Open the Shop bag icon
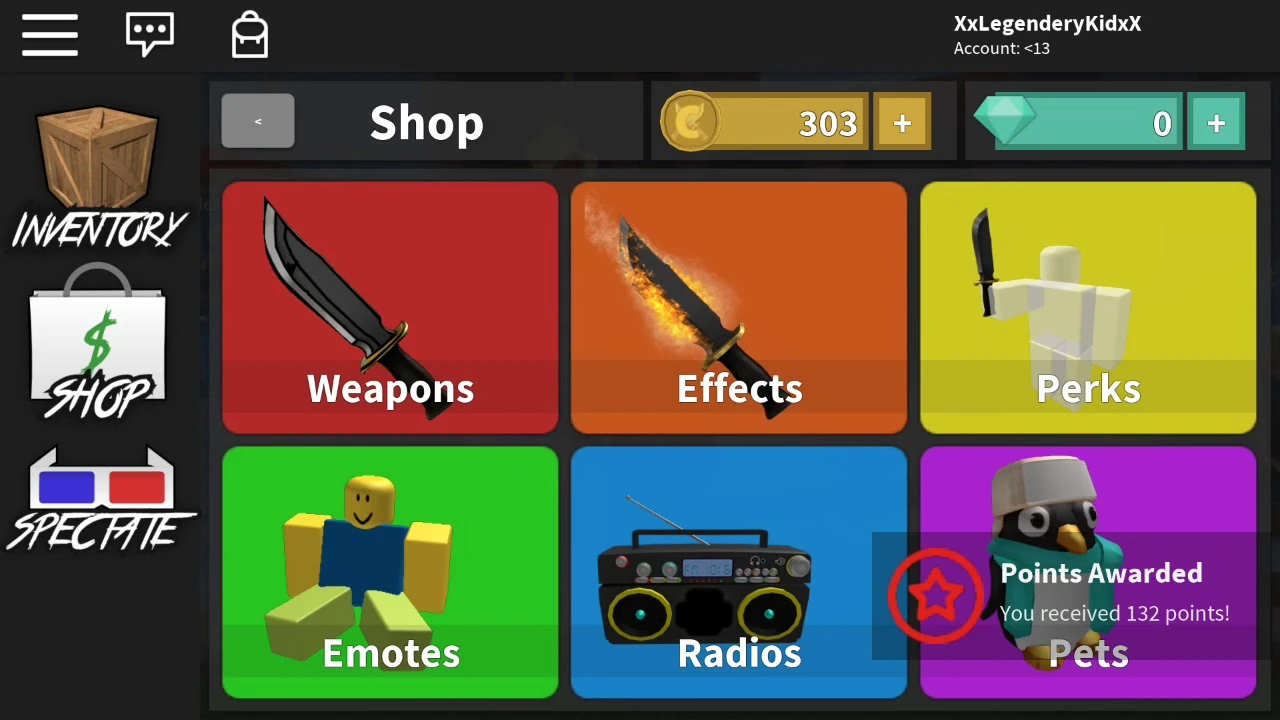 point(97,340)
